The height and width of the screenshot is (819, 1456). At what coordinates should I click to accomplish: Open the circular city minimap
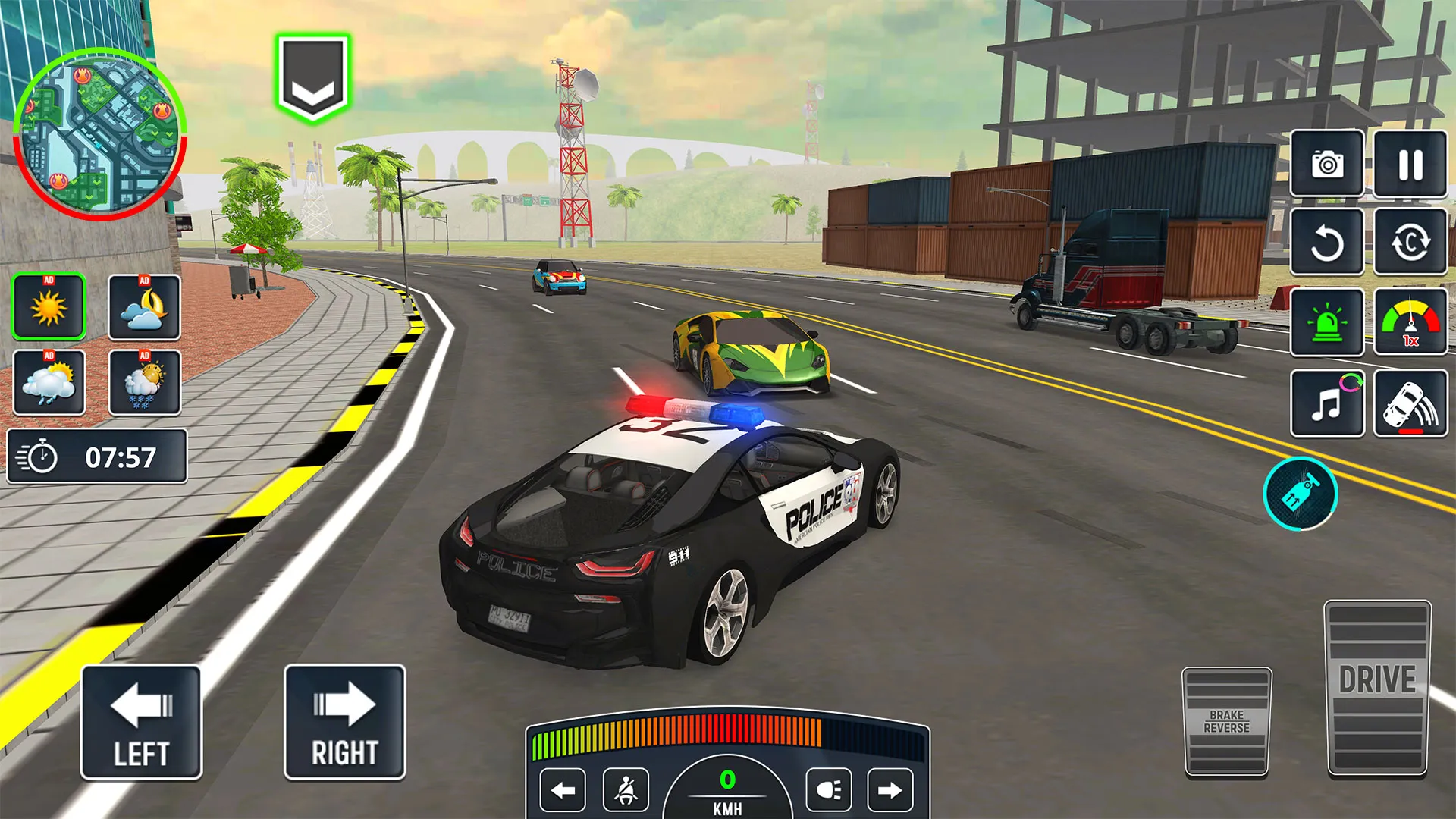pos(99,135)
